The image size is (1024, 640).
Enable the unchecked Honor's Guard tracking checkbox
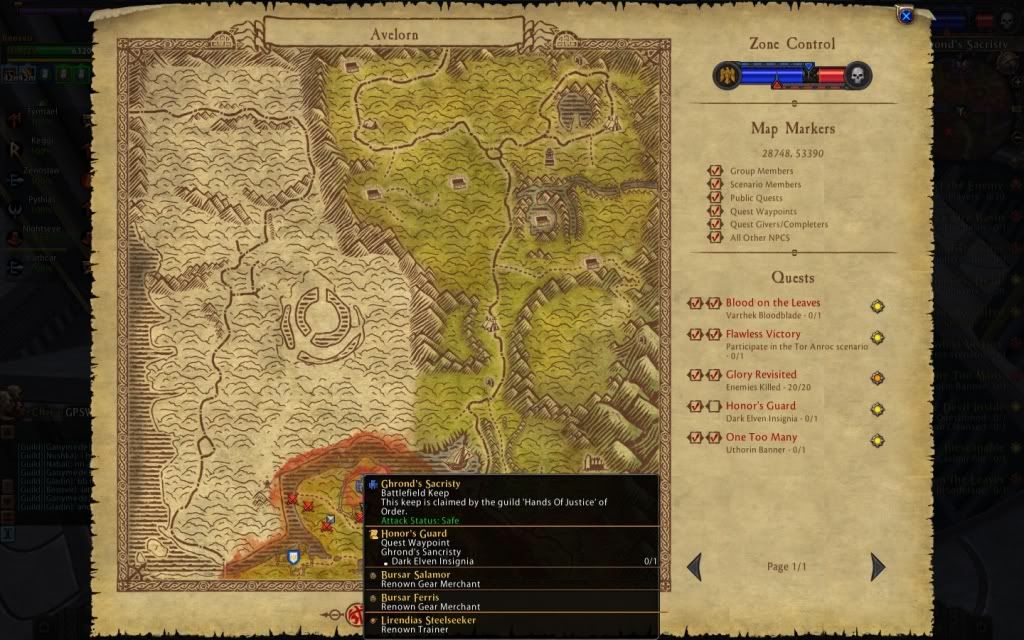coord(714,406)
